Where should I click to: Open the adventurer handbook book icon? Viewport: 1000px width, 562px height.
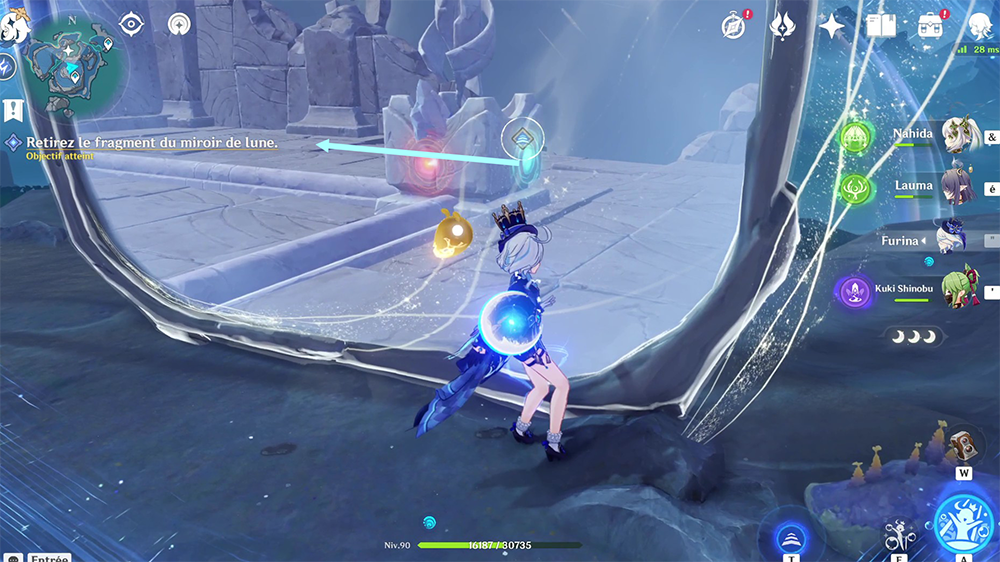click(881, 26)
